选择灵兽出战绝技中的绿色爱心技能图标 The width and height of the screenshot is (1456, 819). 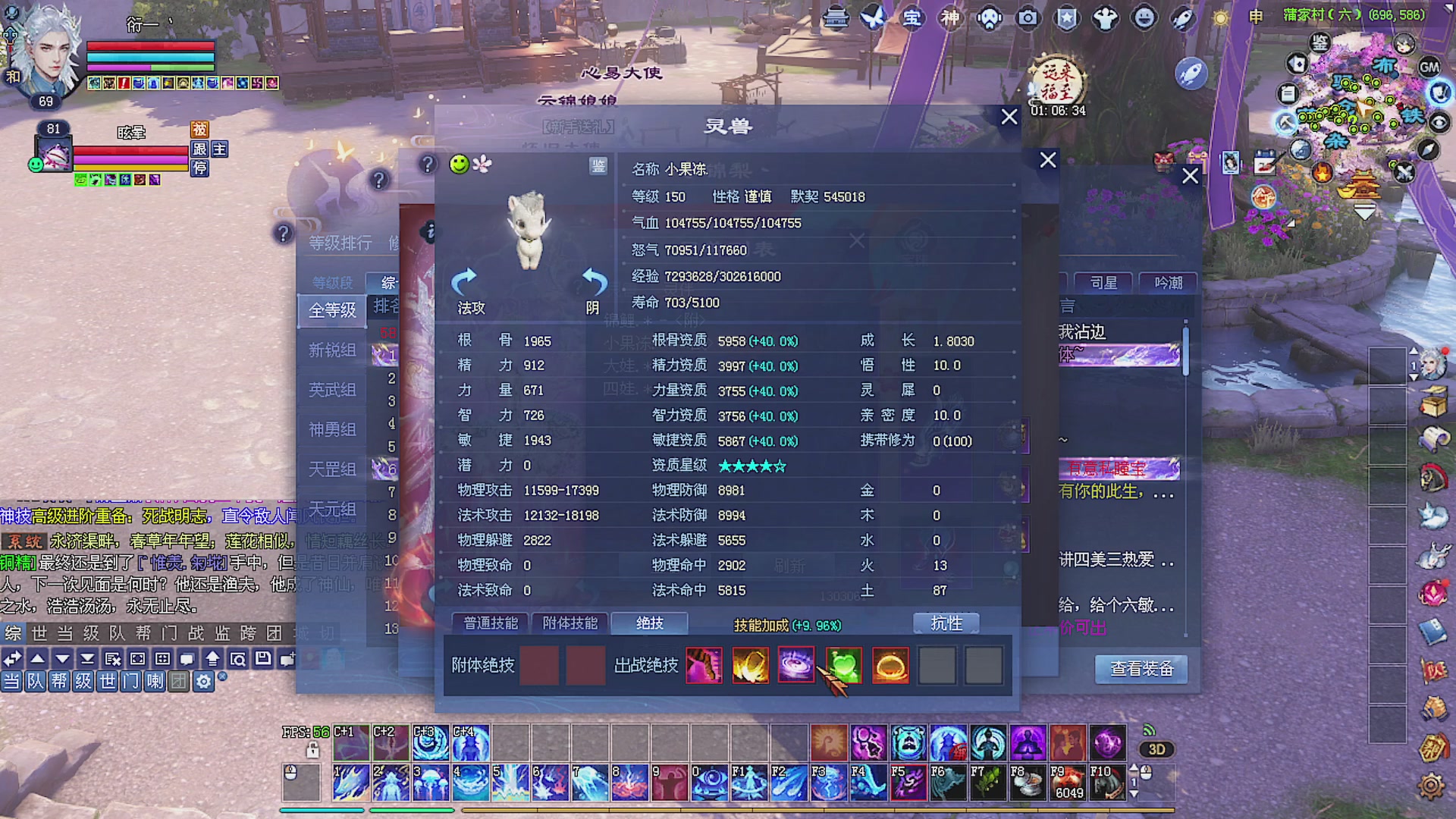point(843,665)
